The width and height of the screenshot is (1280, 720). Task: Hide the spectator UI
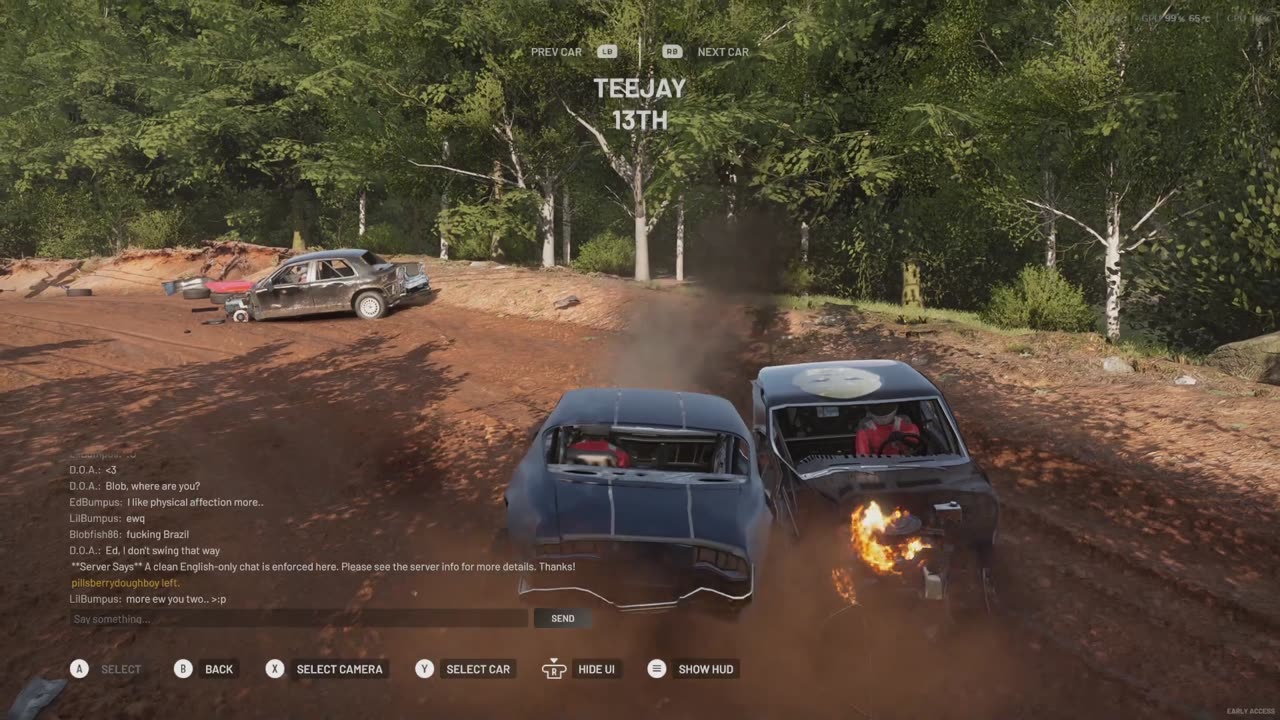pos(596,669)
